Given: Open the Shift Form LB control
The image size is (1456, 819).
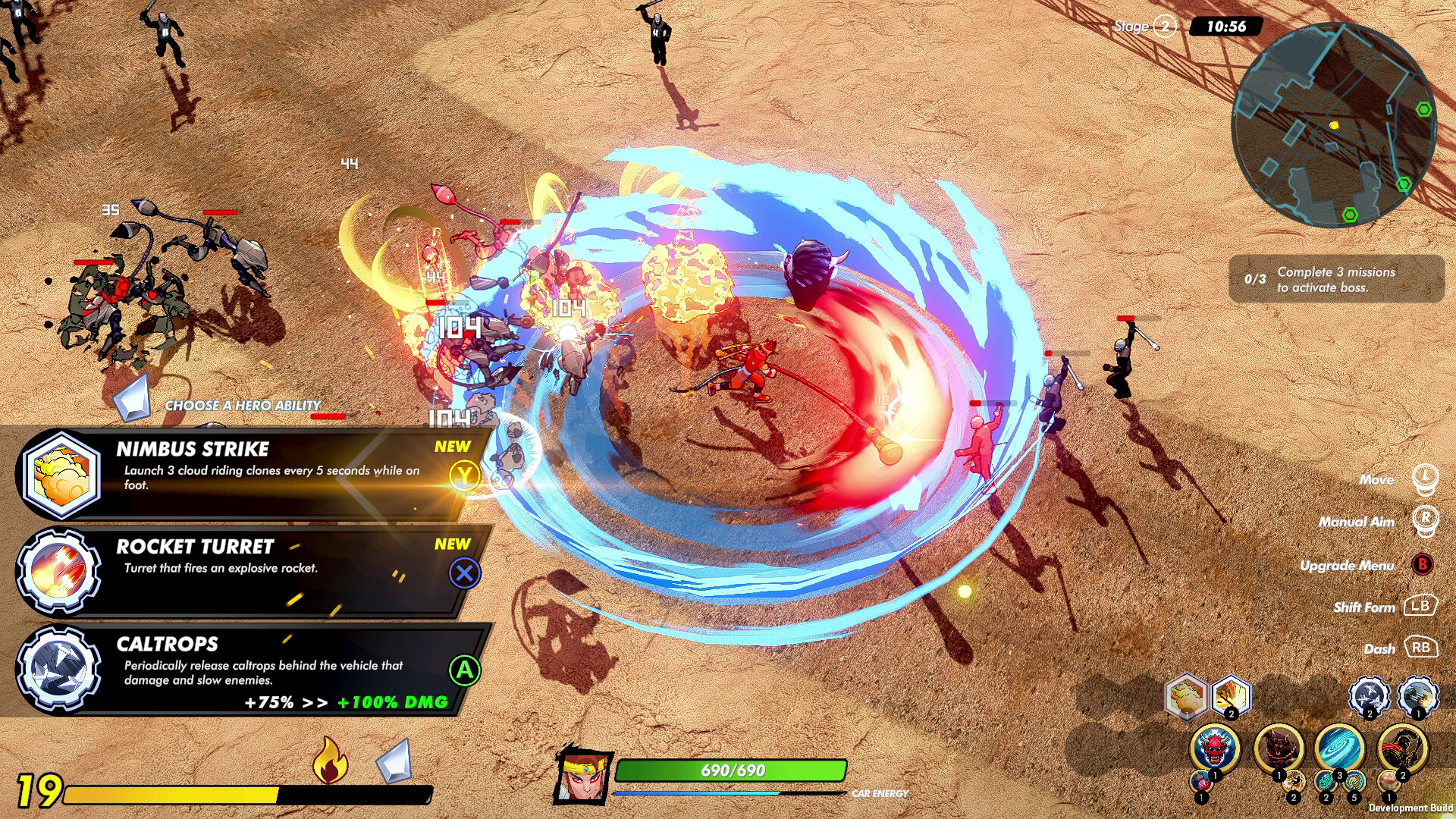Looking at the screenshot, I should (x=1421, y=607).
